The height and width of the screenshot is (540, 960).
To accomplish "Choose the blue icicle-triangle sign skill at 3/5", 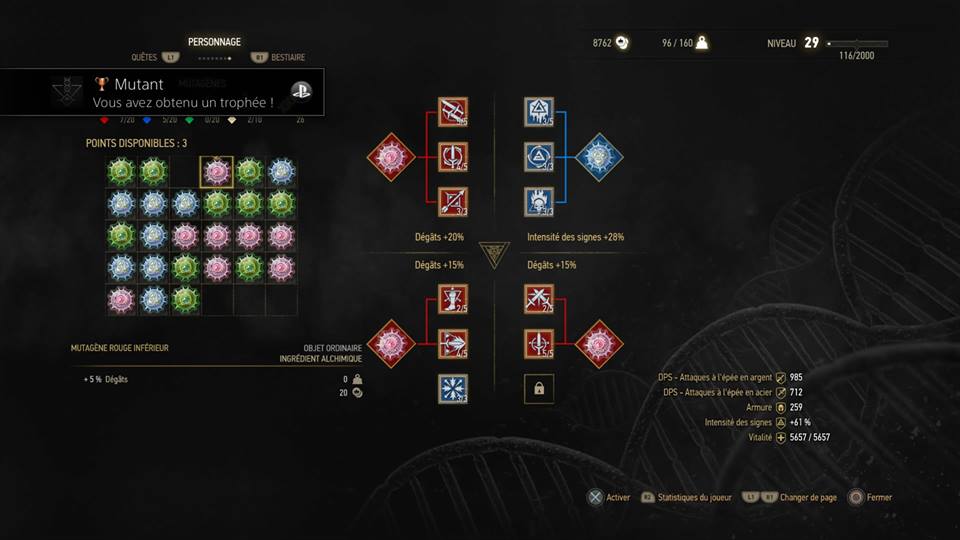I will click(539, 112).
